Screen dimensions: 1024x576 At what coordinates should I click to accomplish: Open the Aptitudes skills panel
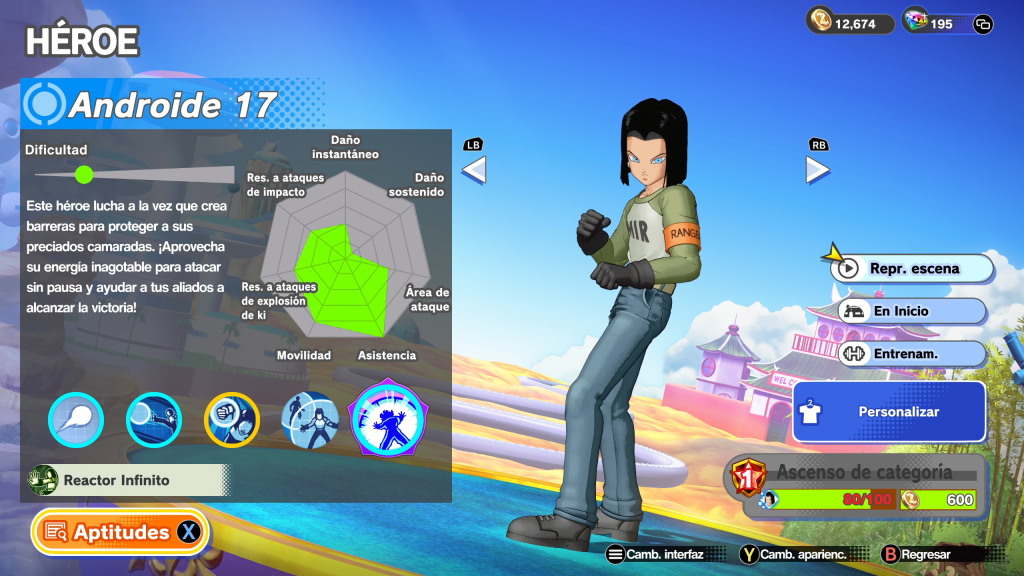click(121, 532)
